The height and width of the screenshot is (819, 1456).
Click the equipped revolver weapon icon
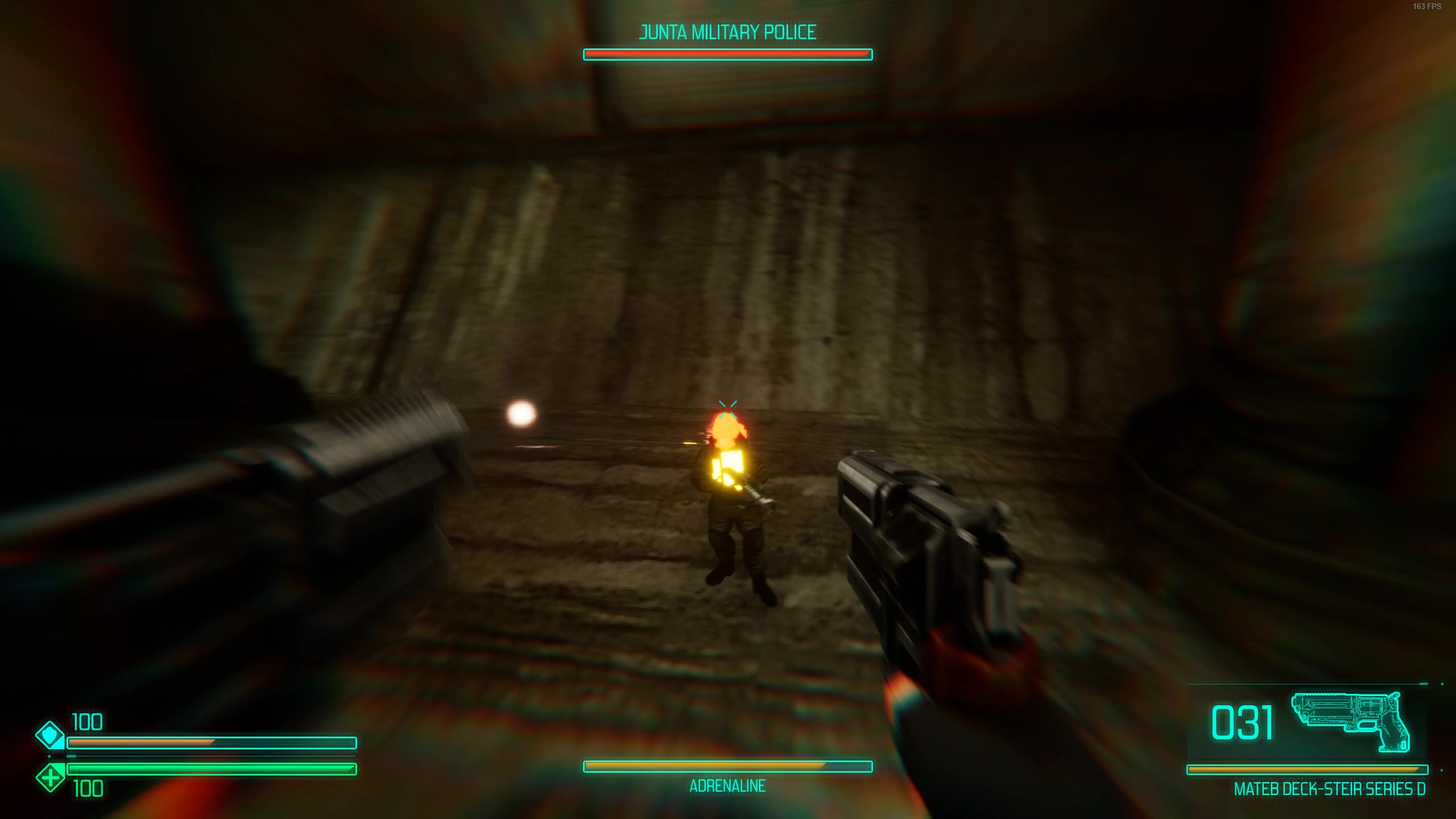coord(1351,722)
